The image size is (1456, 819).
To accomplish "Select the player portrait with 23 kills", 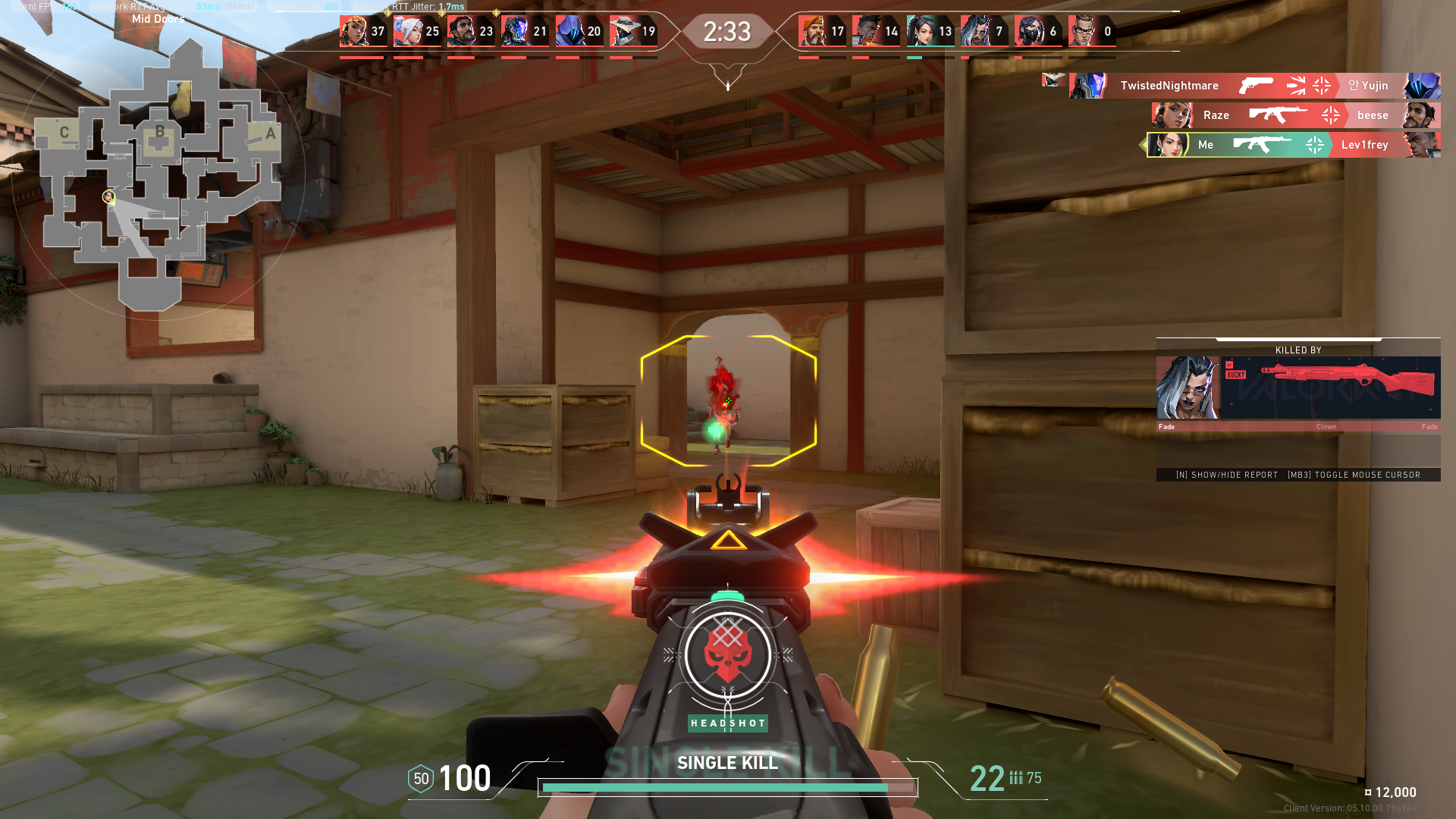I will click(461, 32).
